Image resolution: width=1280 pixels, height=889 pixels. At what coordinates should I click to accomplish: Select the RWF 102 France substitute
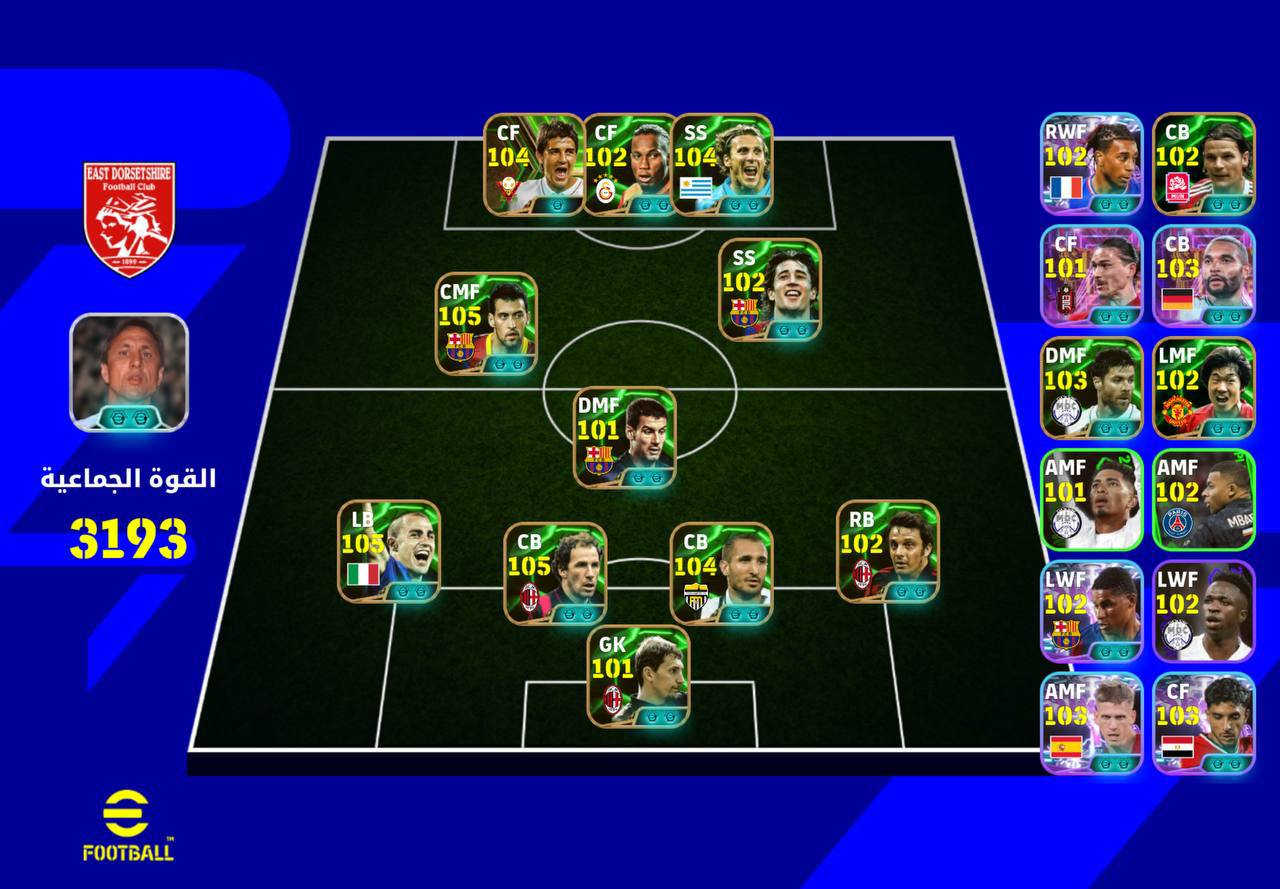pyautogui.click(x=1091, y=164)
